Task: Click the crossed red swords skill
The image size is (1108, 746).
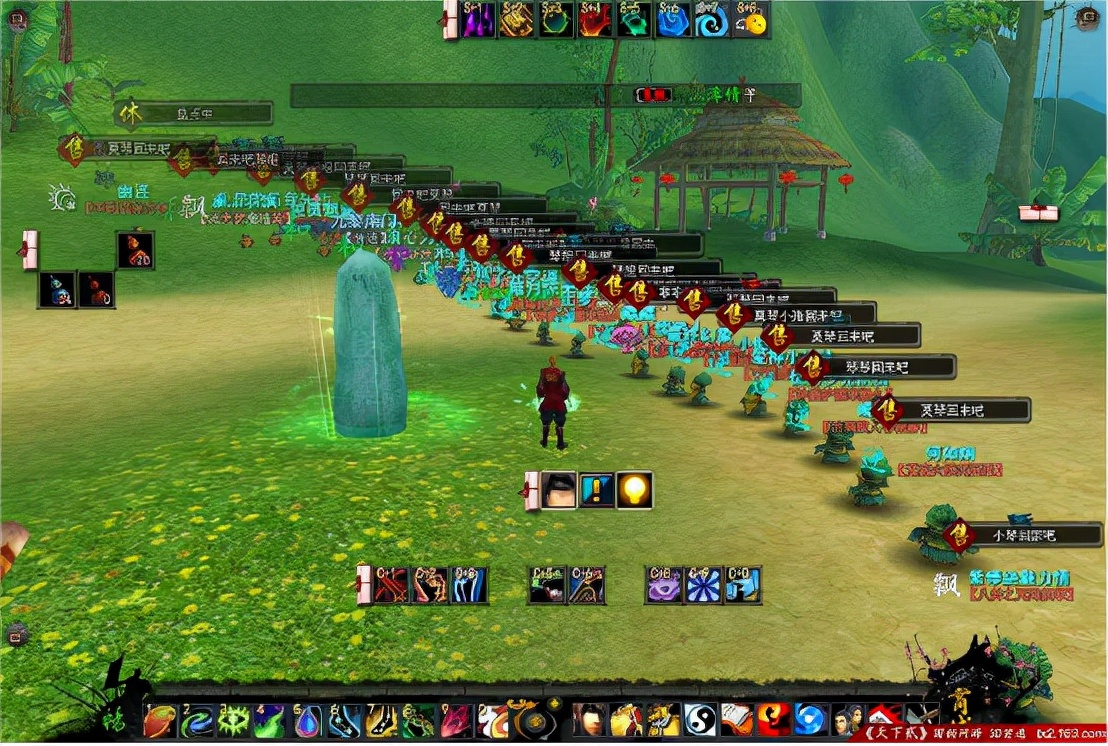Action: pyautogui.click(x=391, y=585)
